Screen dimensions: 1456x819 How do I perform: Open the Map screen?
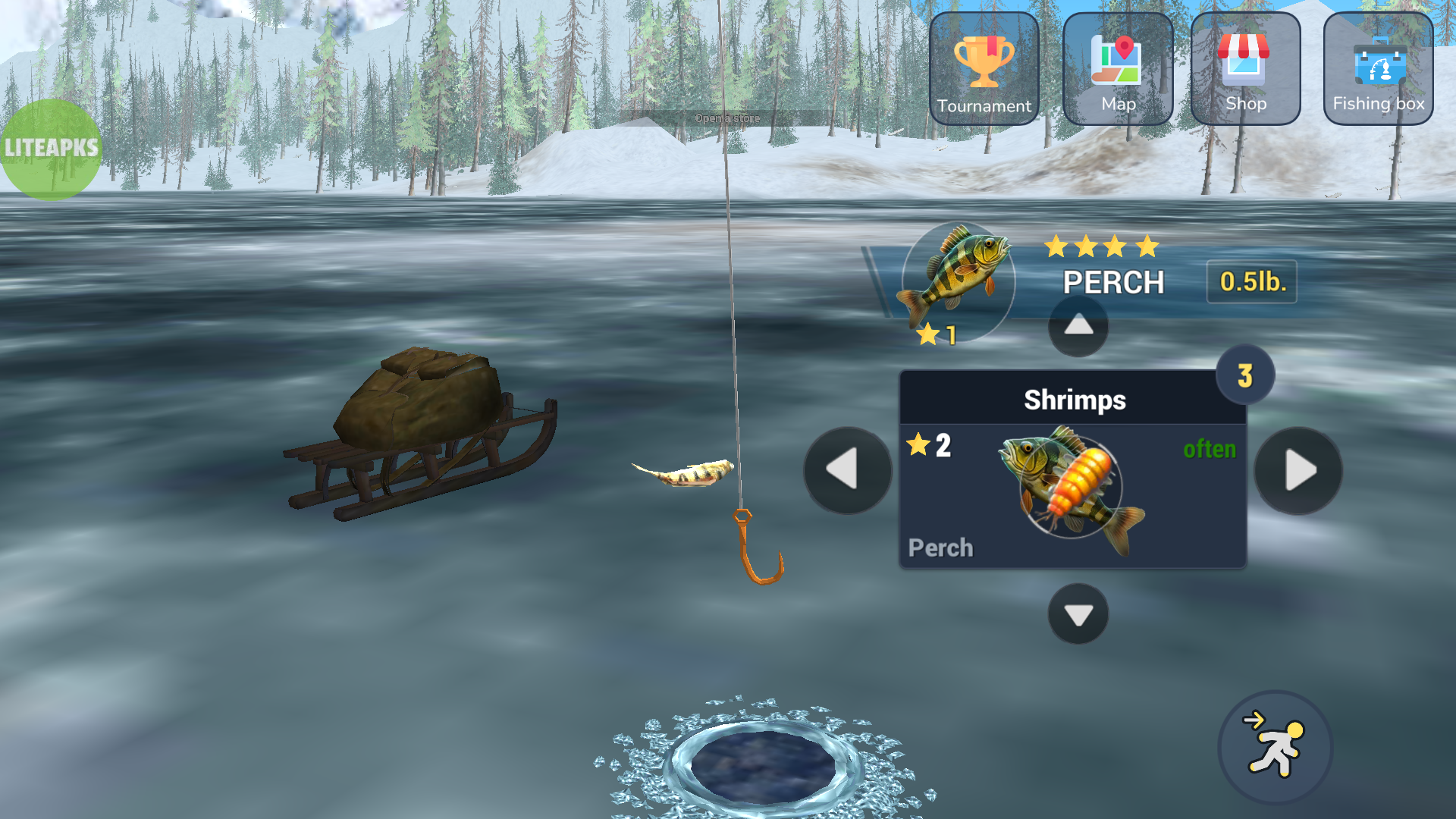[x=1118, y=69]
